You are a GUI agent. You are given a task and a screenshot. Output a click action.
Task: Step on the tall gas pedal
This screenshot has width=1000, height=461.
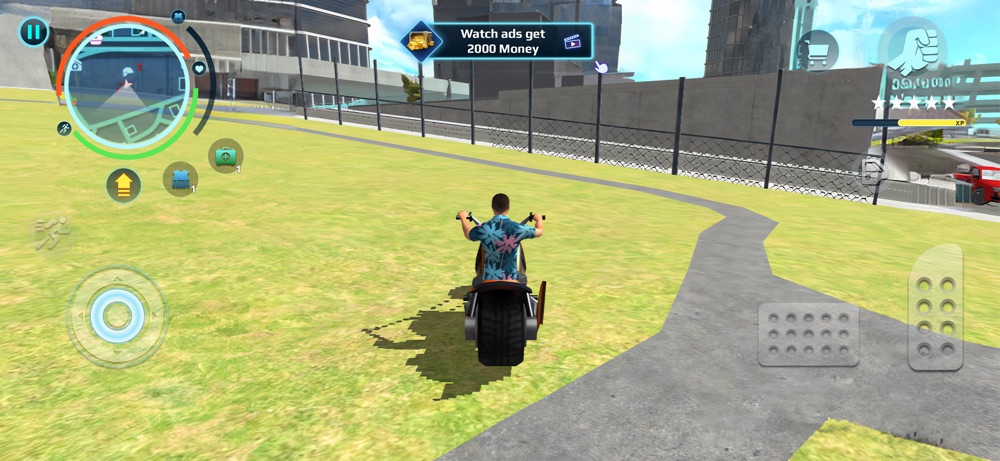click(935, 307)
